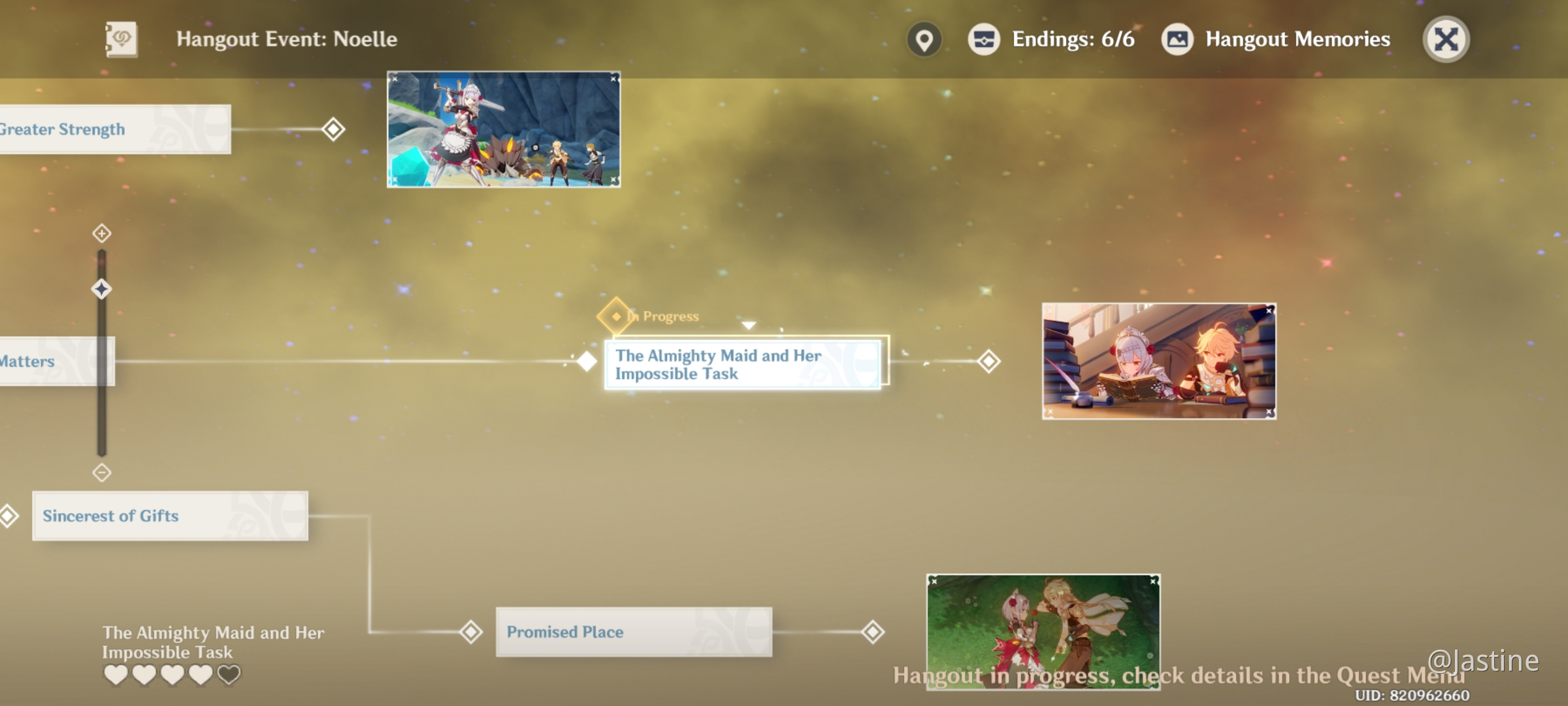Select the dark diamond on the vertical branch line
The width and height of the screenshot is (1568, 706).
click(x=100, y=290)
